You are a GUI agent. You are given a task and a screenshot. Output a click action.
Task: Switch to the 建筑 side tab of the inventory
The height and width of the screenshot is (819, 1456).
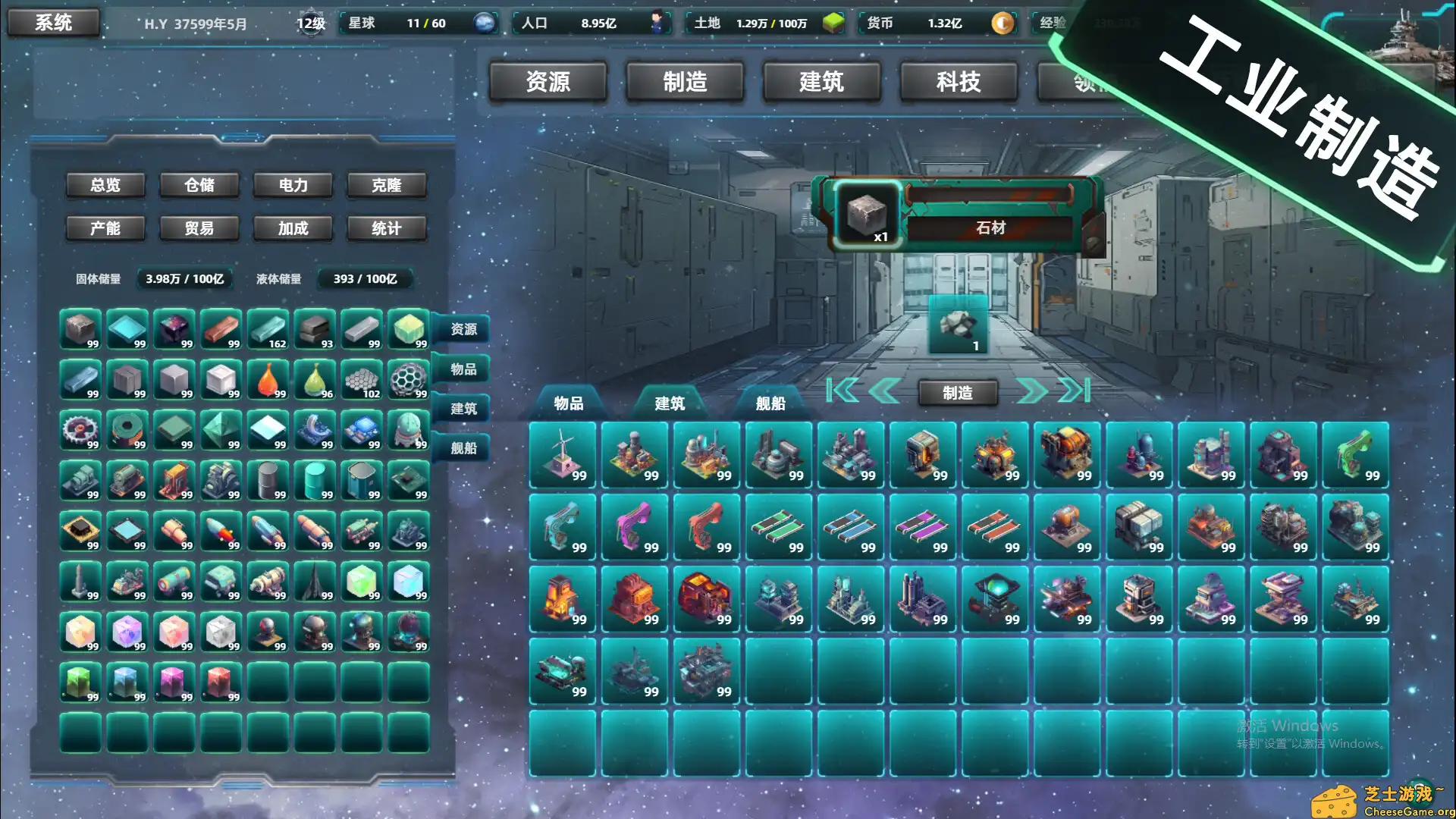[465, 408]
